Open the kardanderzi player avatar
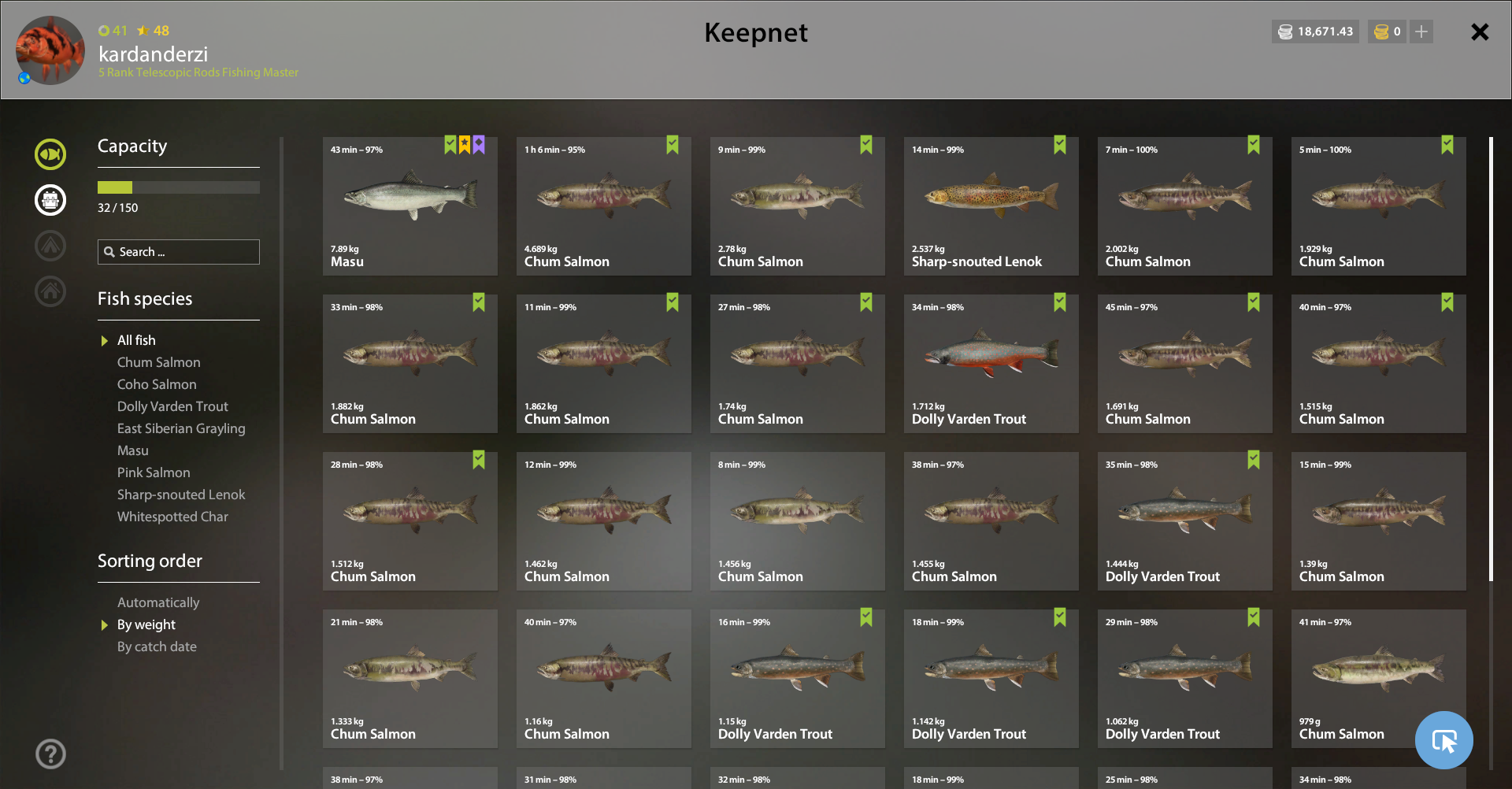Image resolution: width=1512 pixels, height=789 pixels. click(50, 50)
